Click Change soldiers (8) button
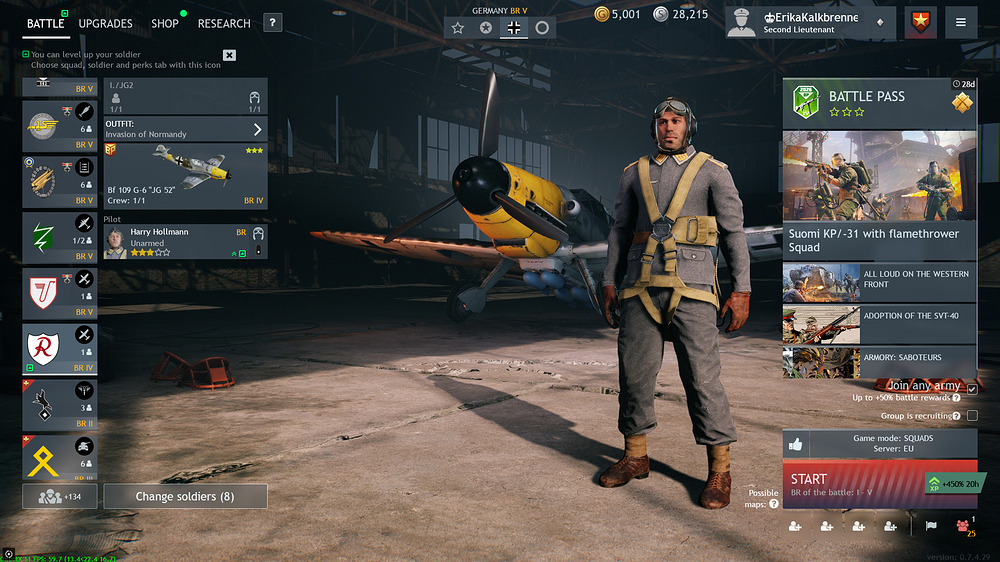Image resolution: width=1000 pixels, height=562 pixels. tap(185, 496)
